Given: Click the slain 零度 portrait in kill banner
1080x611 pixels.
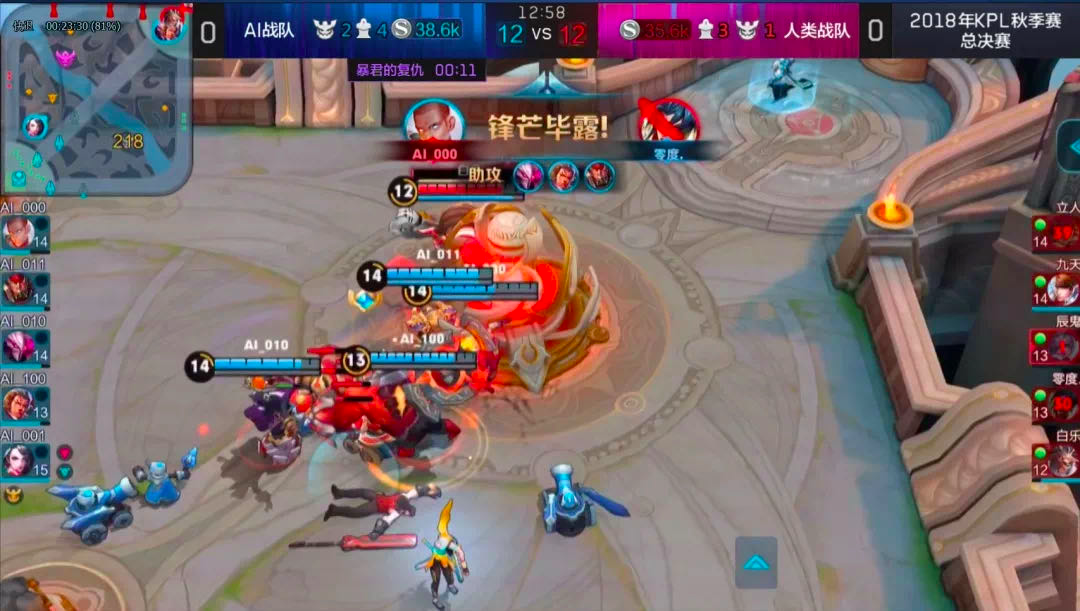Looking at the screenshot, I should [x=669, y=123].
